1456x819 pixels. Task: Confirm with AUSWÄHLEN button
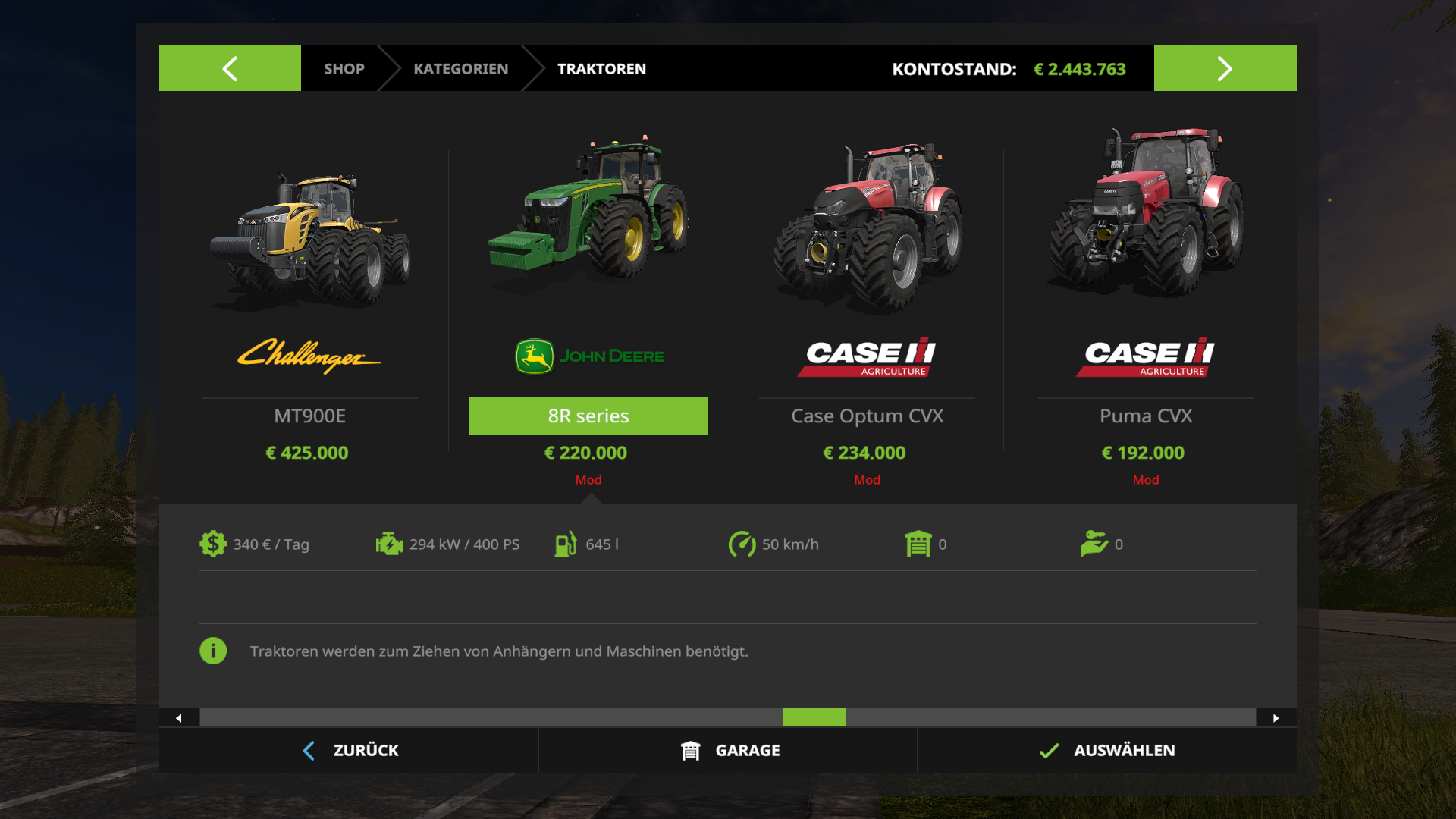point(1106,751)
